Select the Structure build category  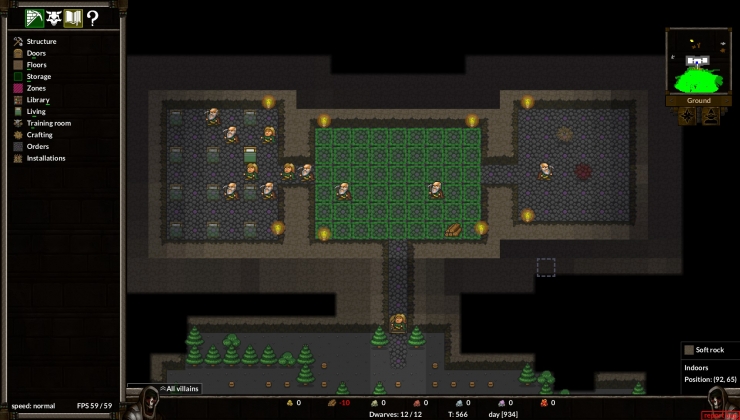coord(41,41)
